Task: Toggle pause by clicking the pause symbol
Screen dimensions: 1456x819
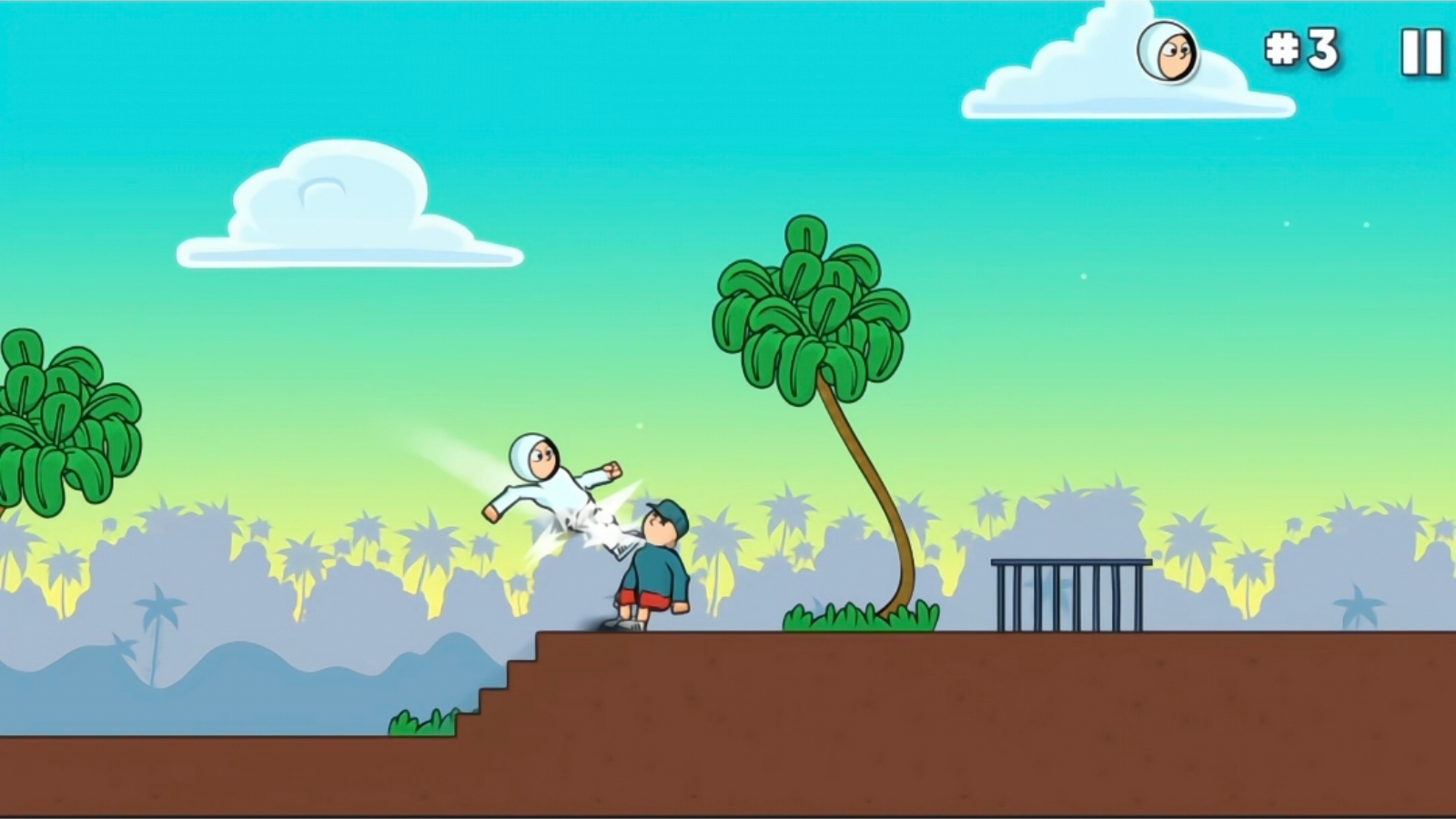Action: (1421, 52)
